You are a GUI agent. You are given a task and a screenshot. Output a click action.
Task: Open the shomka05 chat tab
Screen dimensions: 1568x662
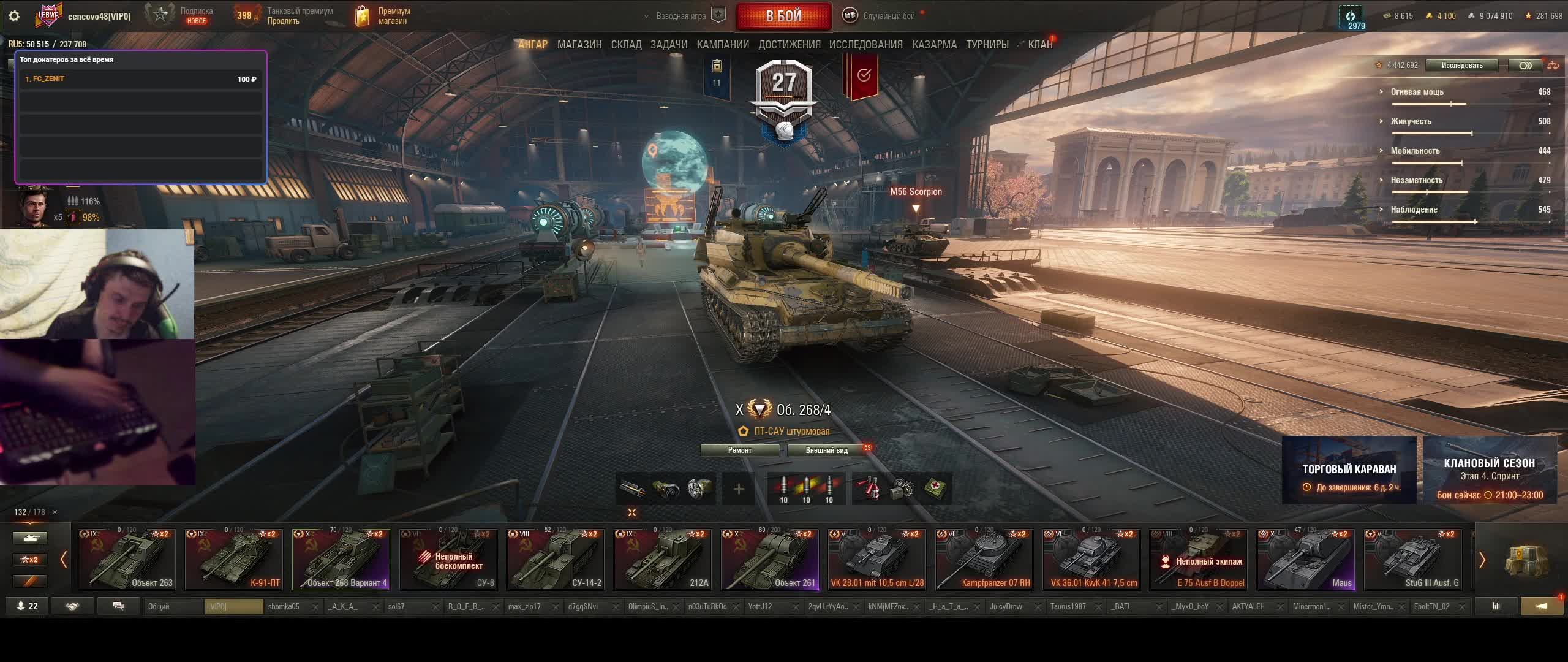[284, 607]
